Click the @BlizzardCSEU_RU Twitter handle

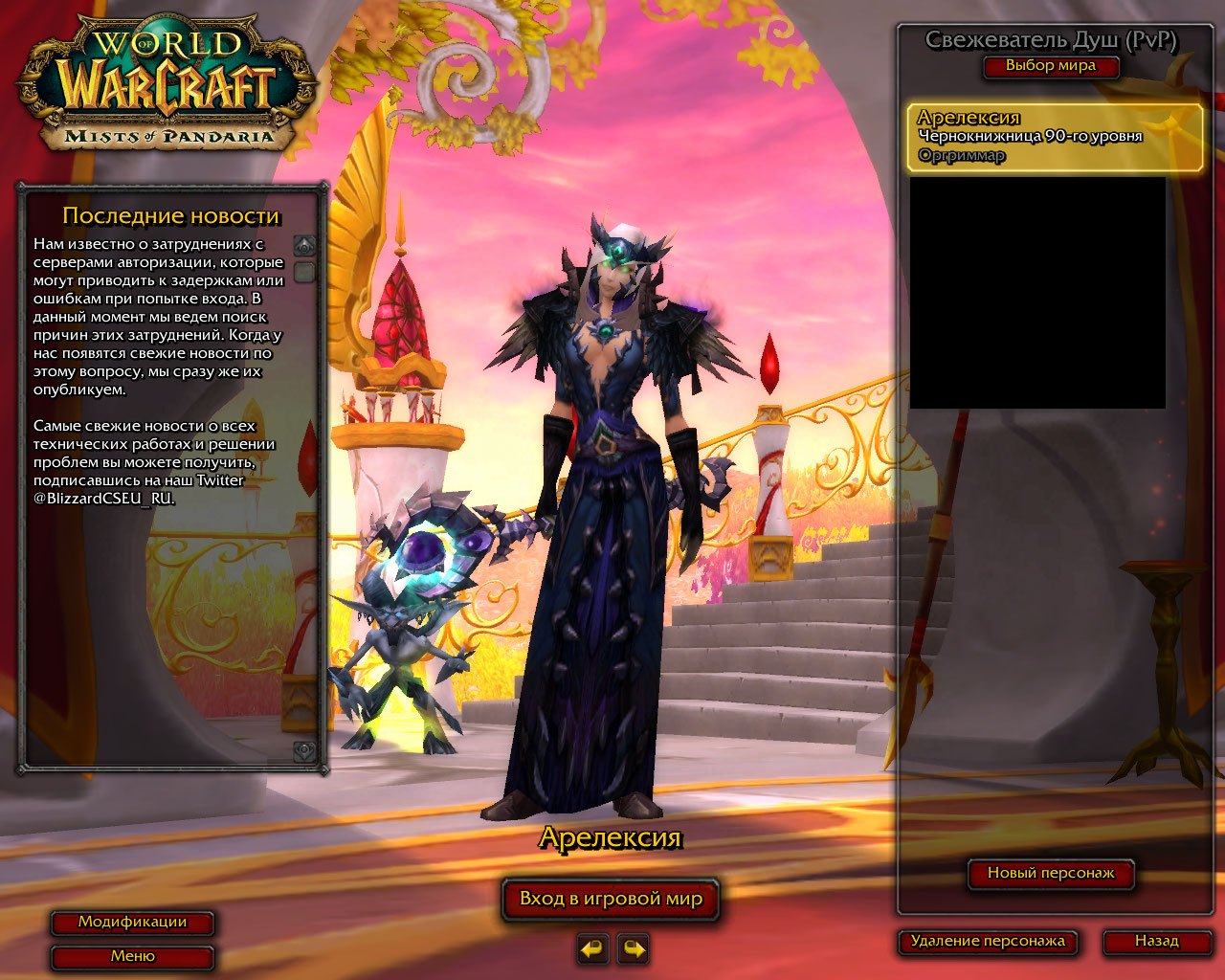pos(105,499)
